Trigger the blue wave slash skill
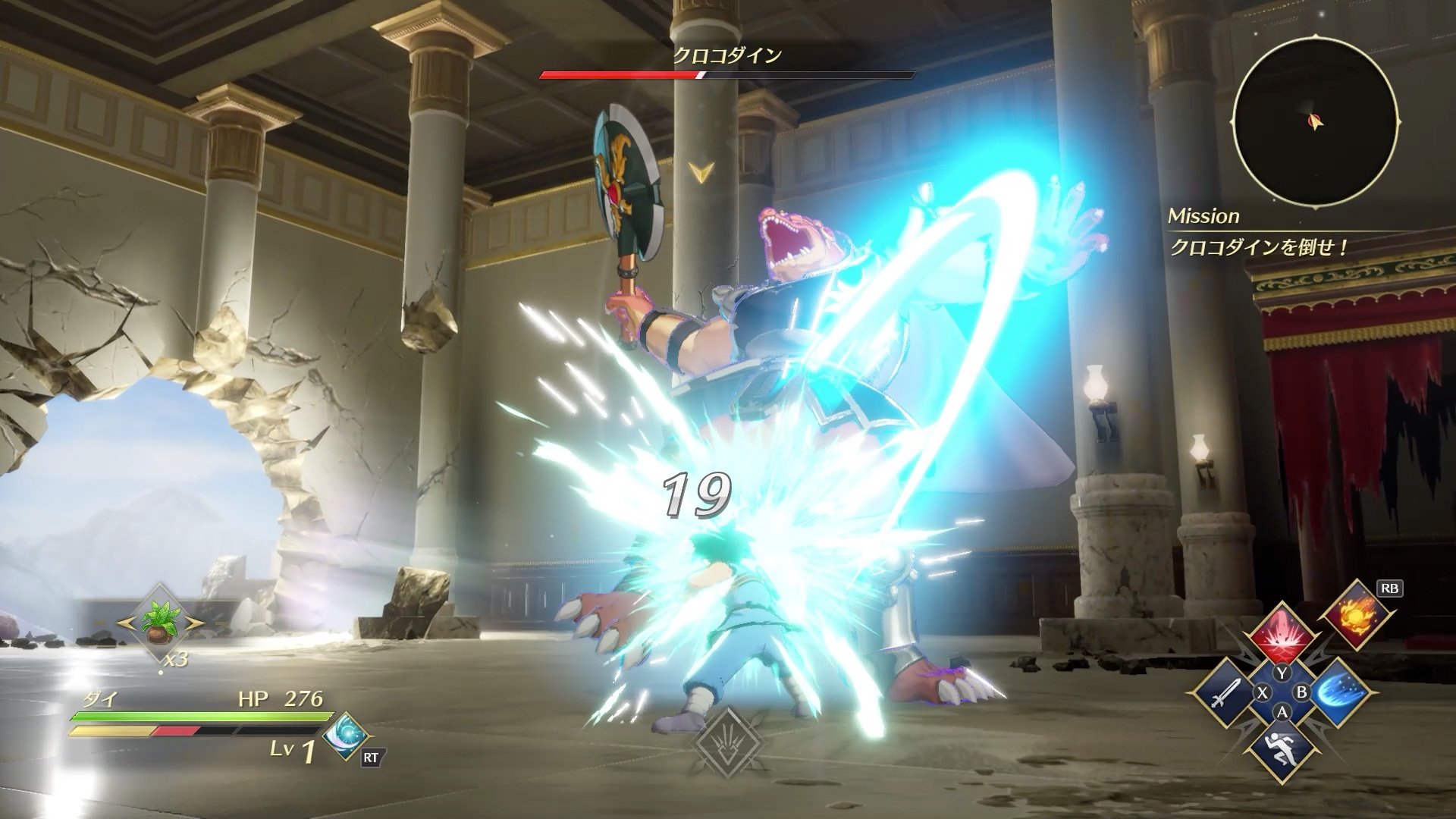The height and width of the screenshot is (819, 1456). point(1336,693)
